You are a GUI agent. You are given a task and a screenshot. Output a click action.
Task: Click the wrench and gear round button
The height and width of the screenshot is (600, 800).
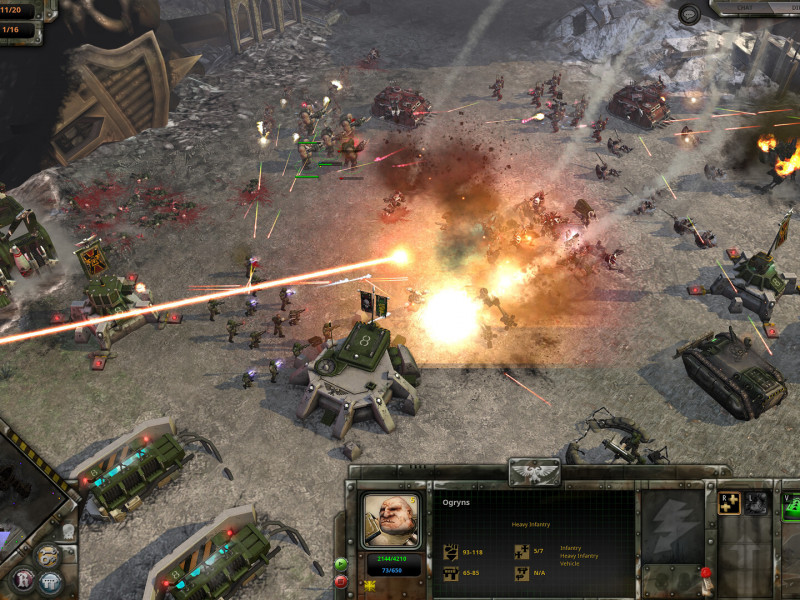46,555
